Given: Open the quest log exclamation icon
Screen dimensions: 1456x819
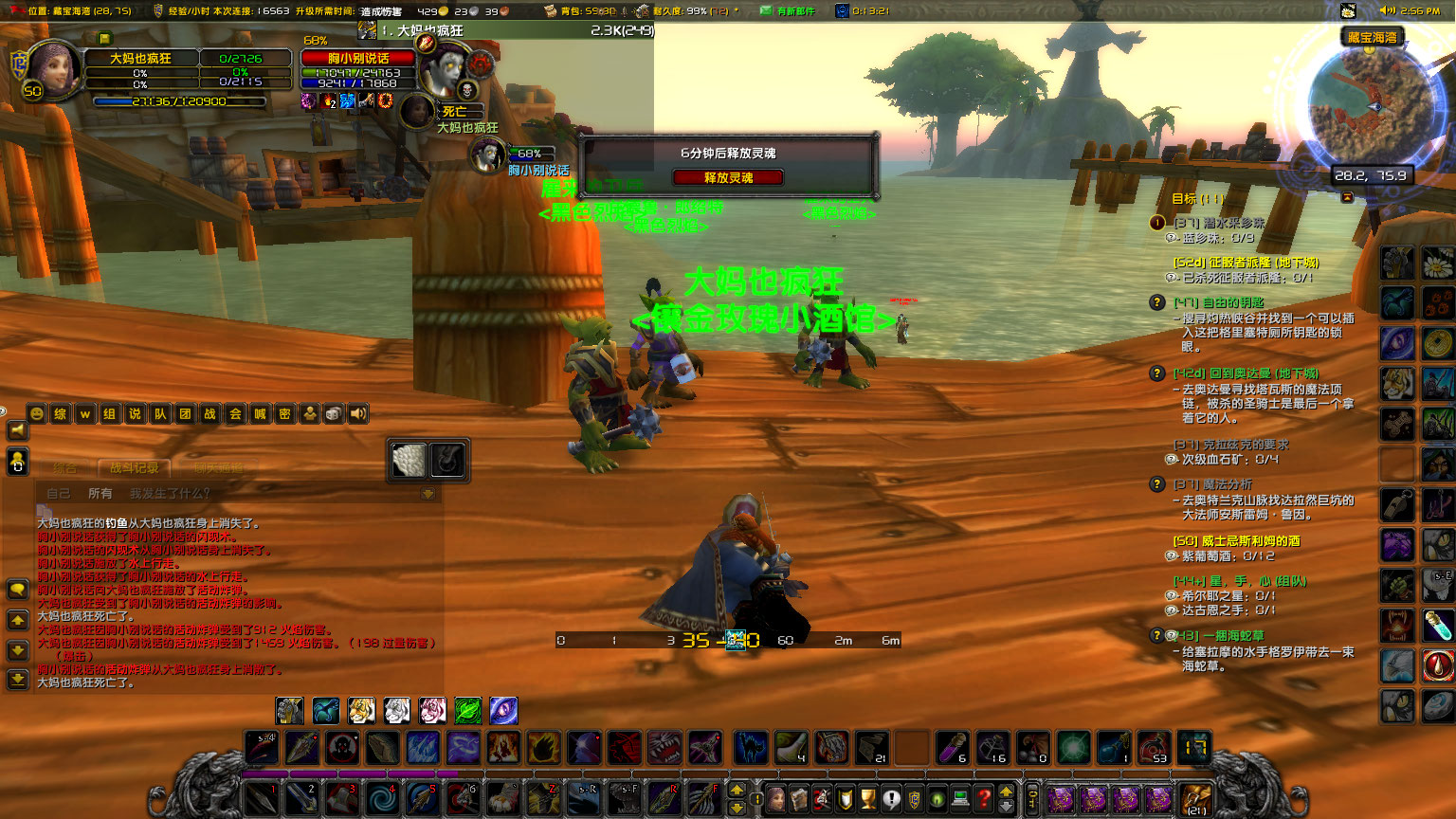Looking at the screenshot, I should point(893,799).
